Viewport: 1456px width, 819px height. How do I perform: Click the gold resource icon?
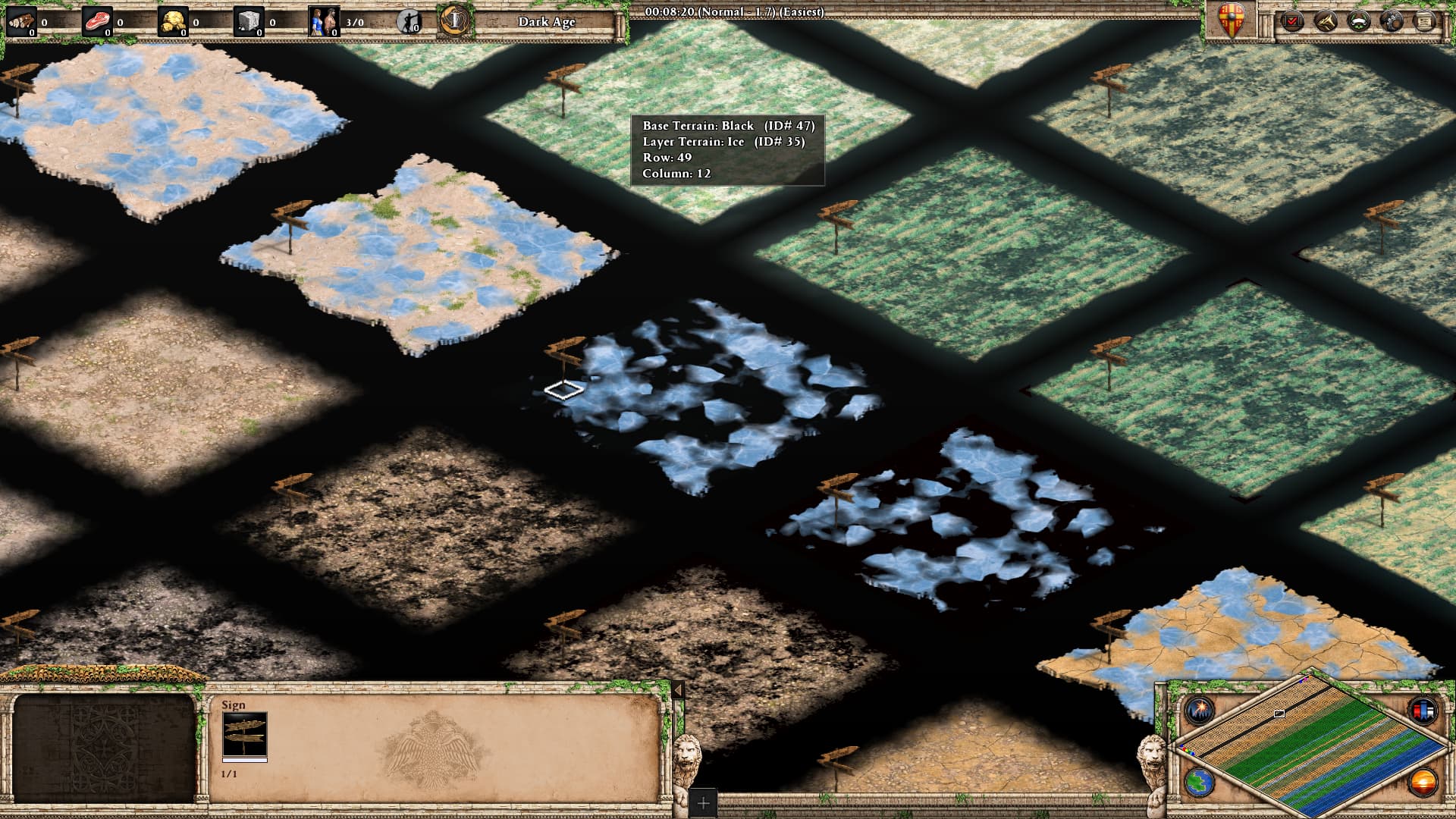173,21
